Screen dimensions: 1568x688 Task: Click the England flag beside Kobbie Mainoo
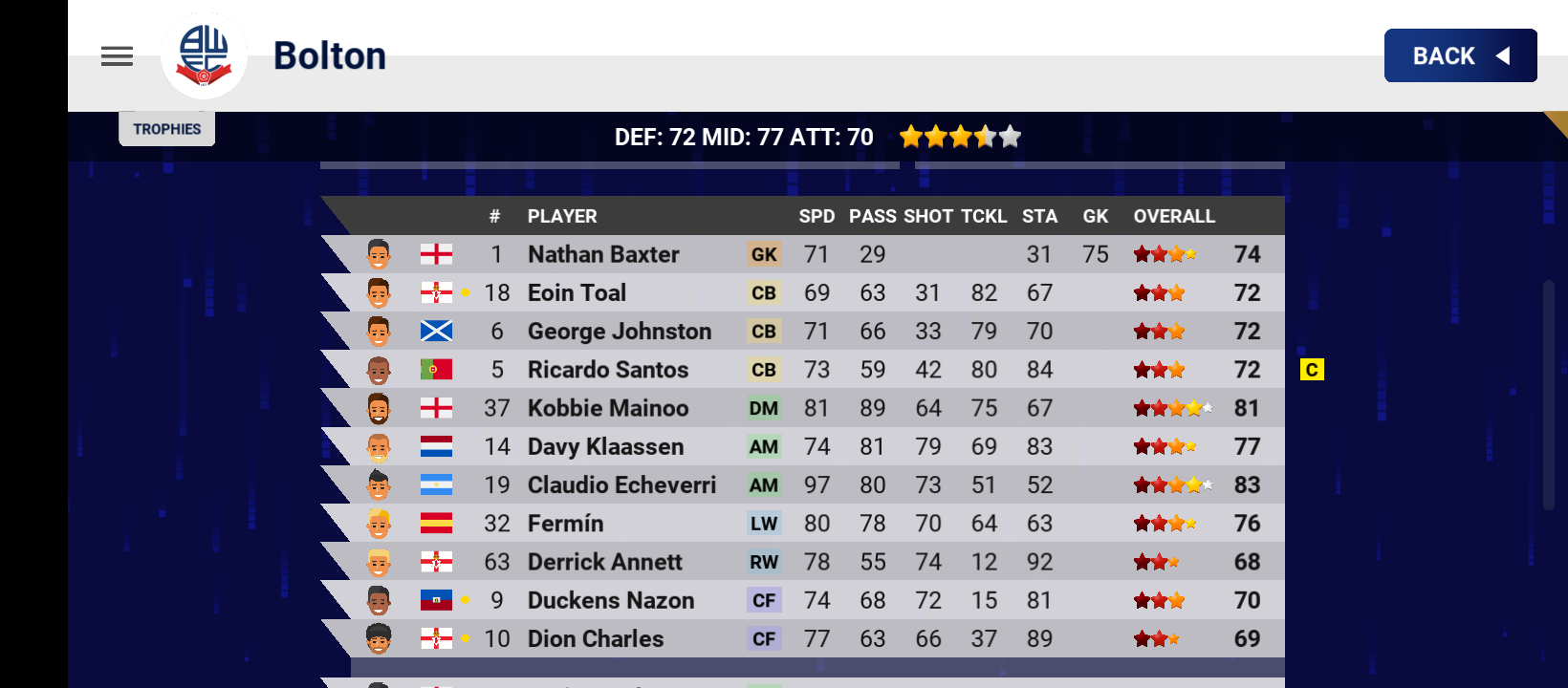point(435,408)
